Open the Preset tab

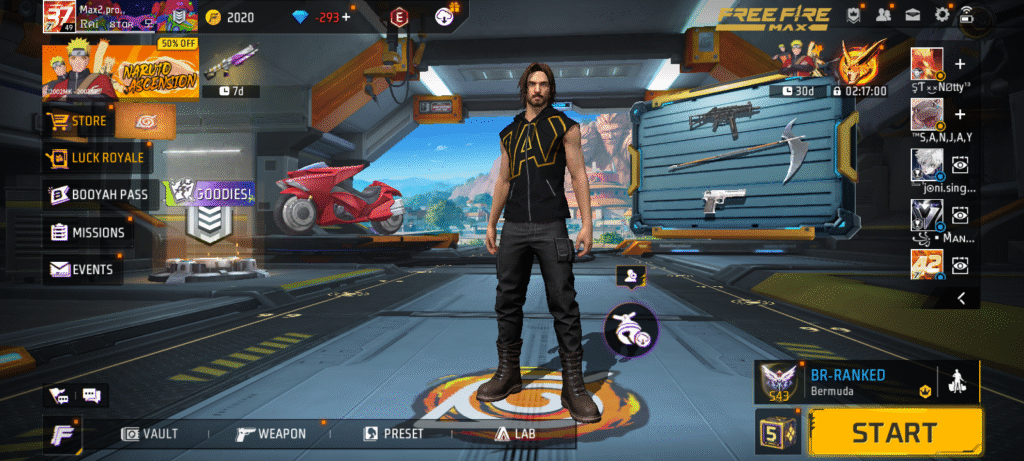393,433
